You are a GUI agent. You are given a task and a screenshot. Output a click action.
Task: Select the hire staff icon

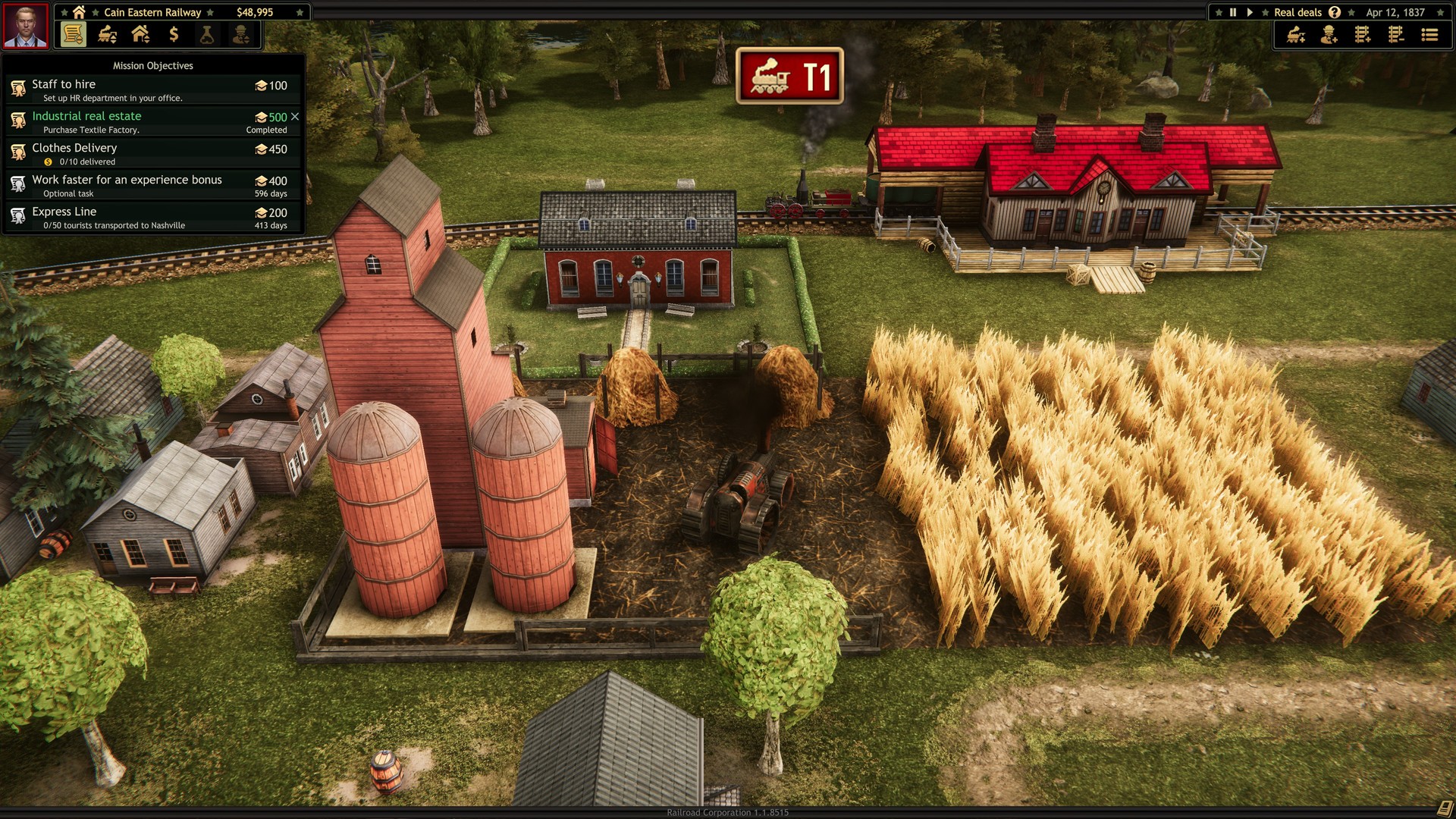pyautogui.click(x=1329, y=35)
